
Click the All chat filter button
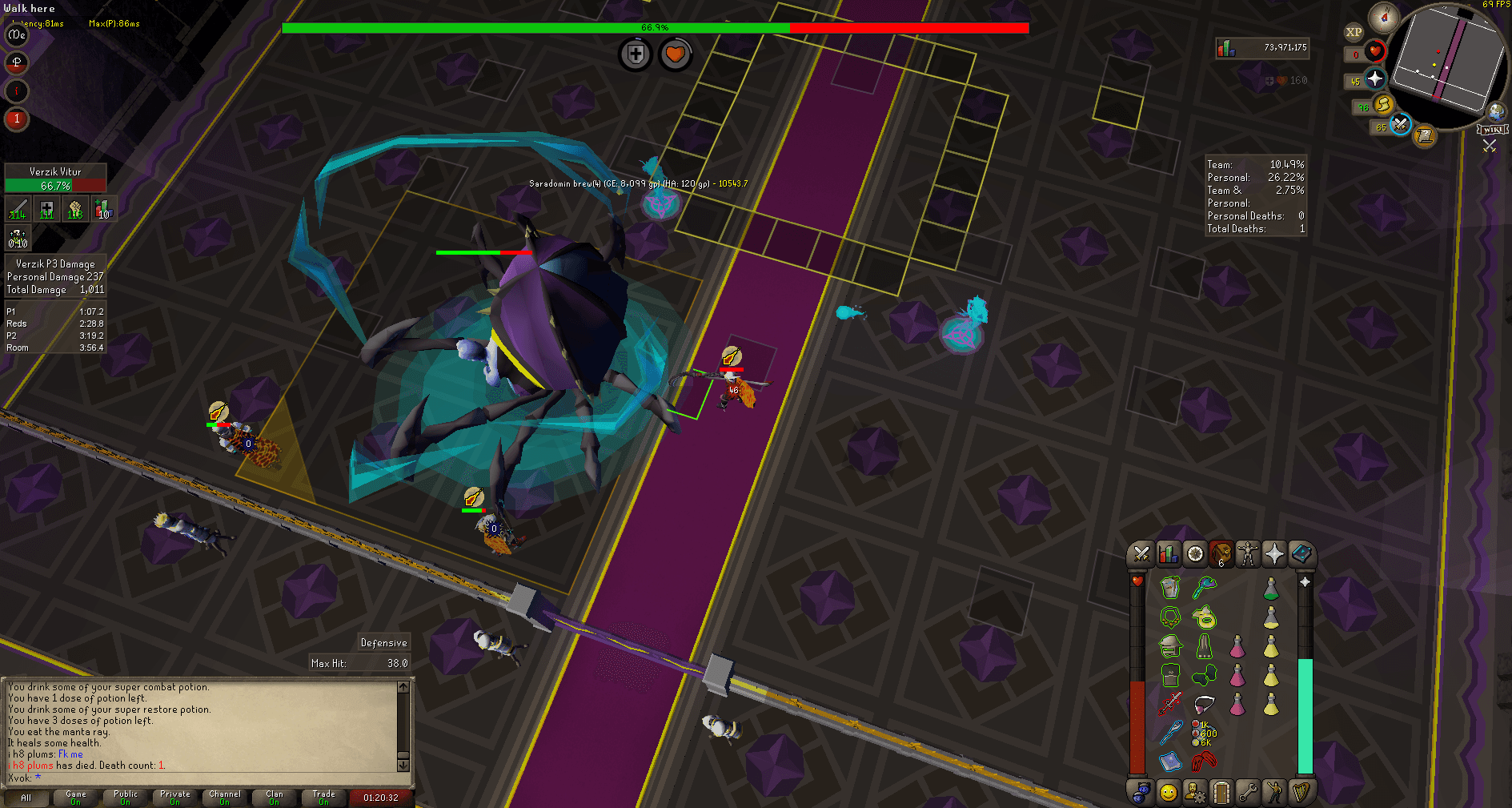pyautogui.click(x=26, y=798)
